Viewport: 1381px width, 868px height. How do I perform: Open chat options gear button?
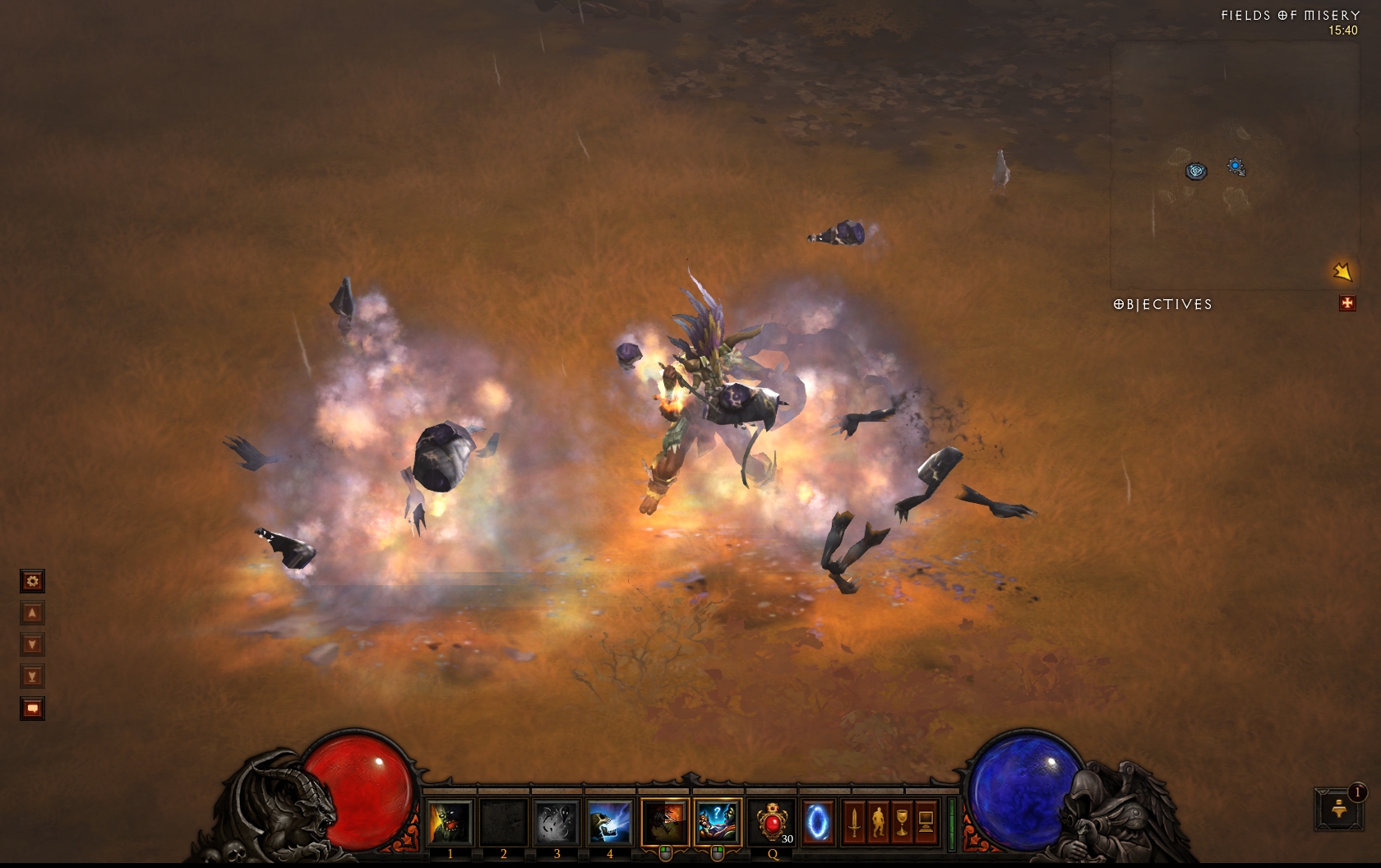pos(32,582)
